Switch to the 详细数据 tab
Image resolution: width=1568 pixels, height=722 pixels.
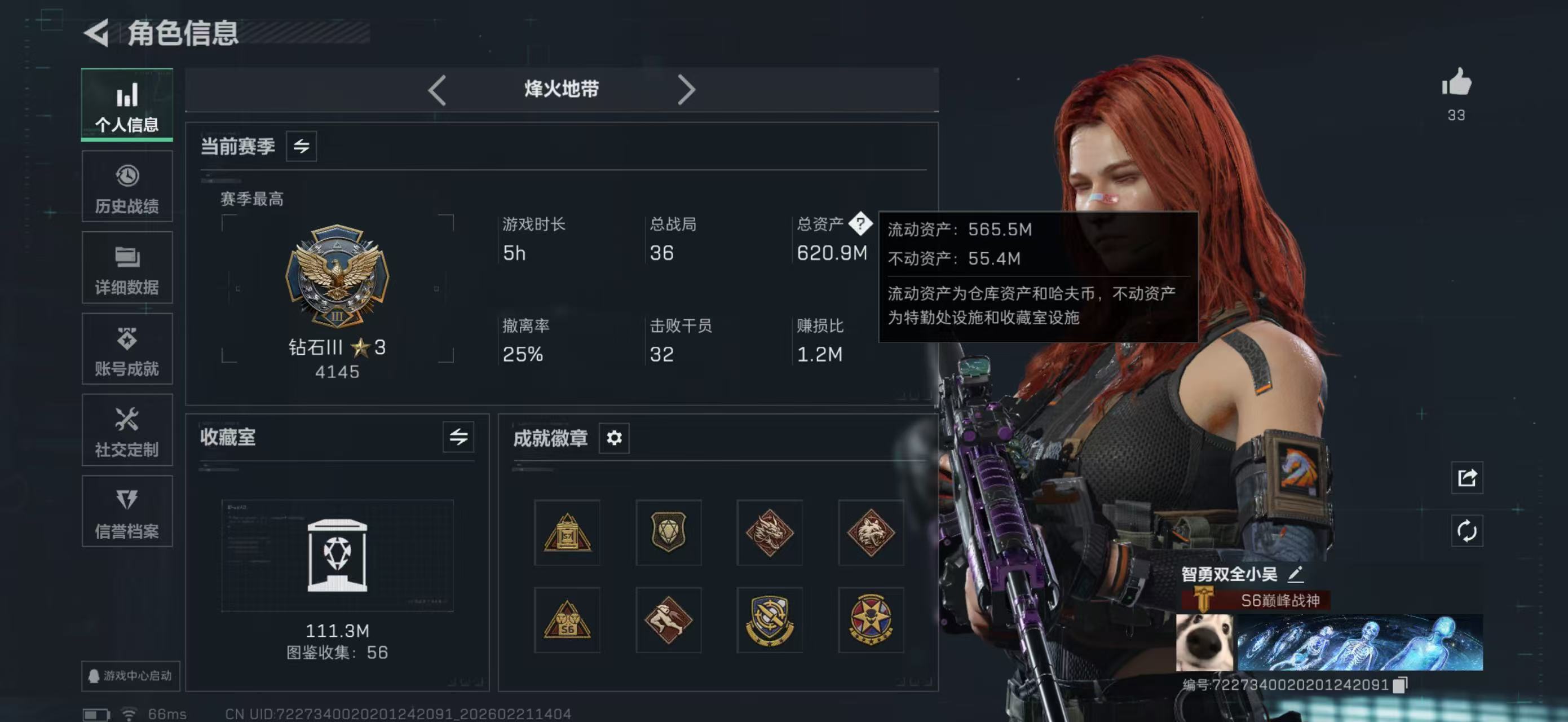pyautogui.click(x=127, y=267)
